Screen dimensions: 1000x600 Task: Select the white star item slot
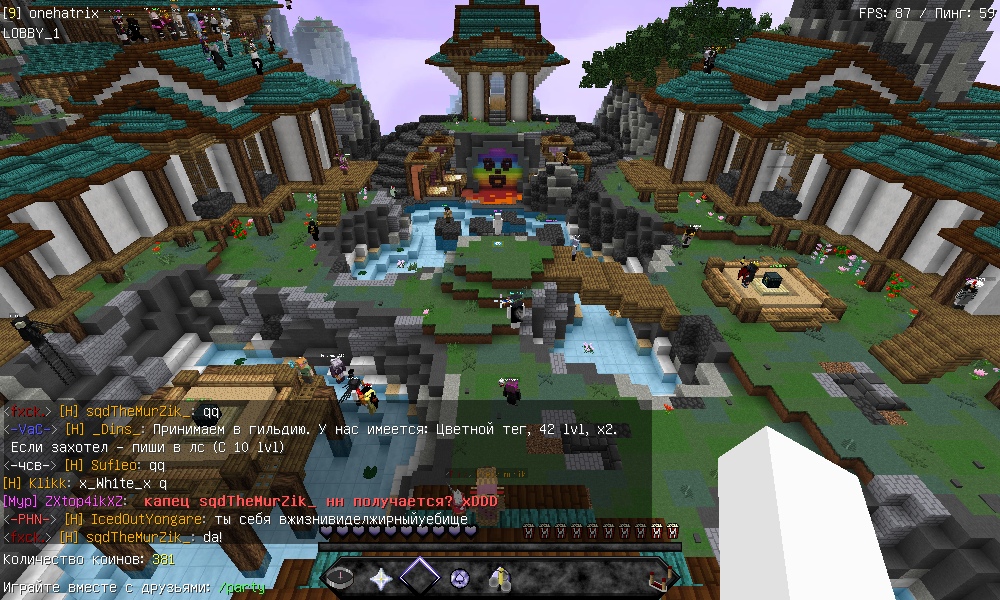(x=381, y=577)
